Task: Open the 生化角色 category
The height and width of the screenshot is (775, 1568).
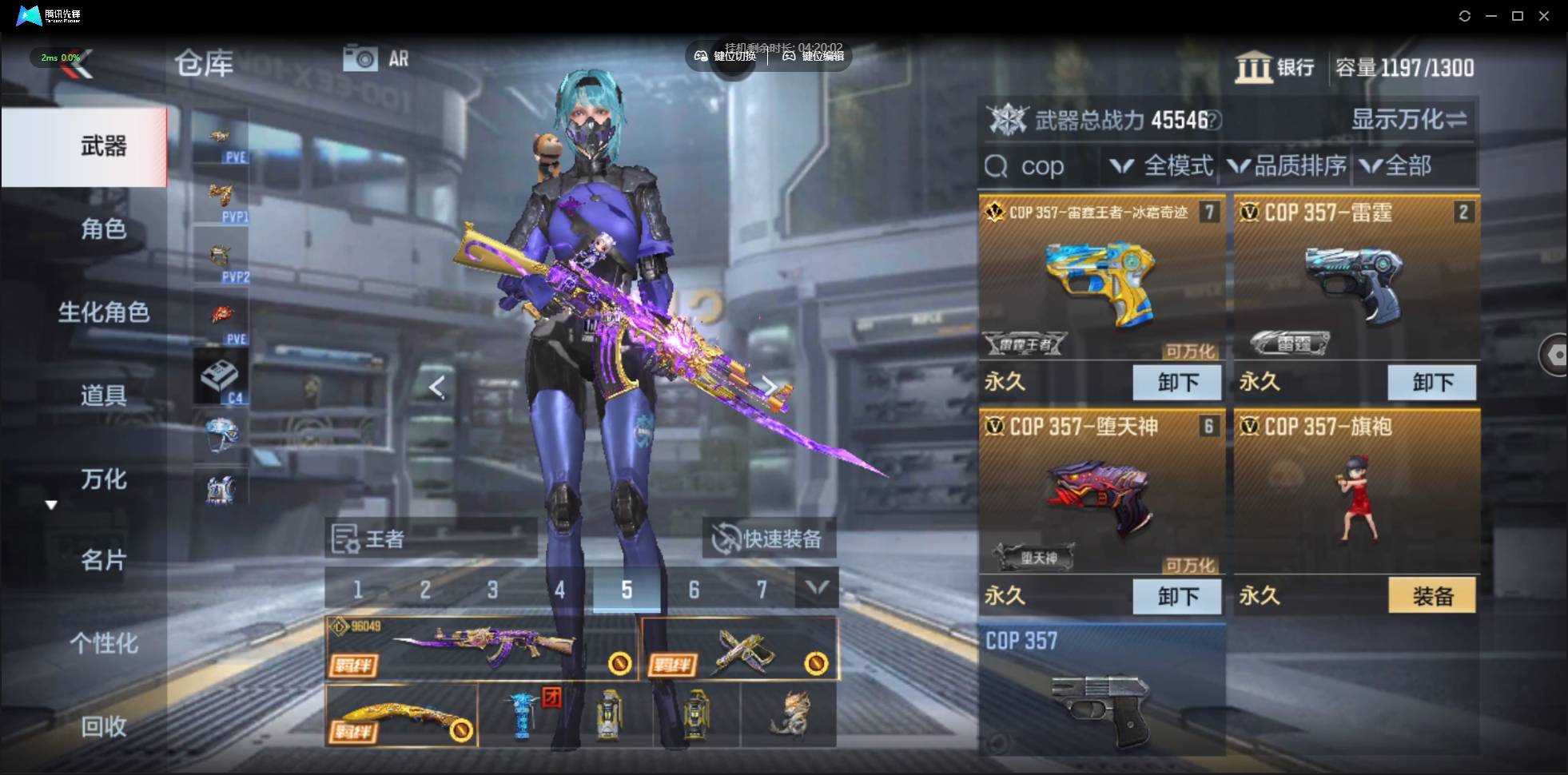Action: pyautogui.click(x=103, y=312)
